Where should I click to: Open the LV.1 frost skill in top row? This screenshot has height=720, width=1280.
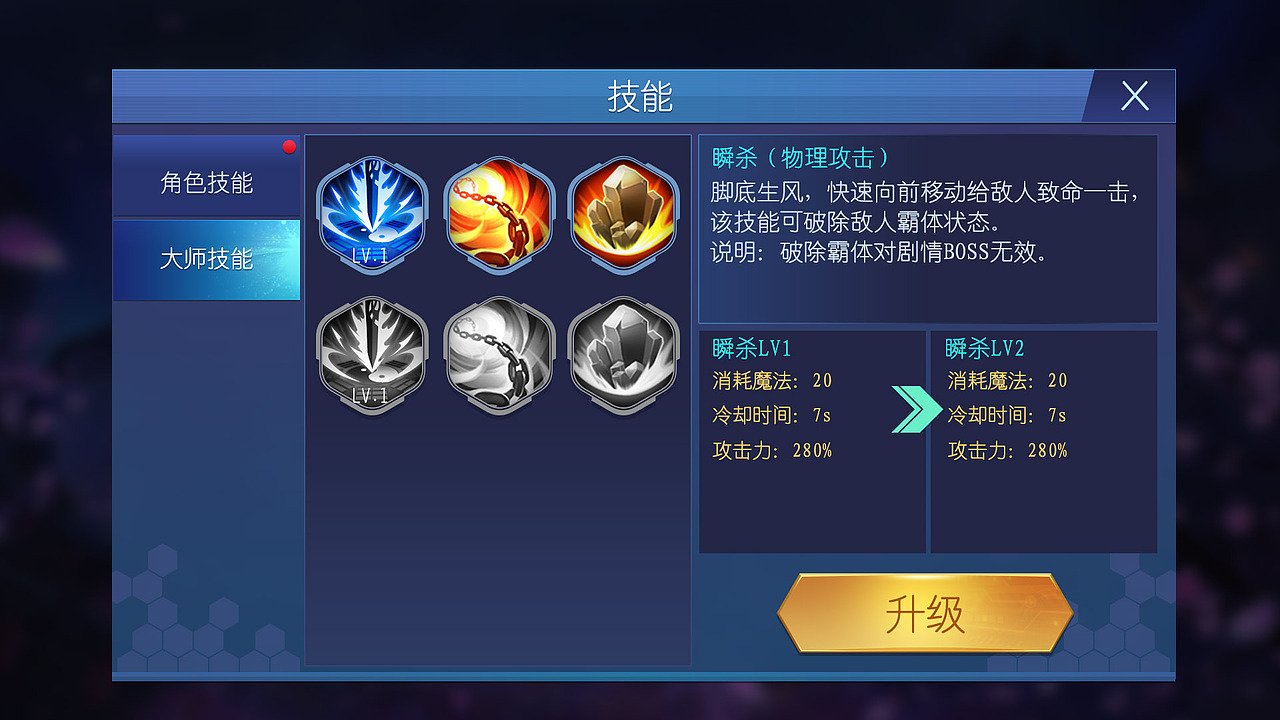pos(372,210)
